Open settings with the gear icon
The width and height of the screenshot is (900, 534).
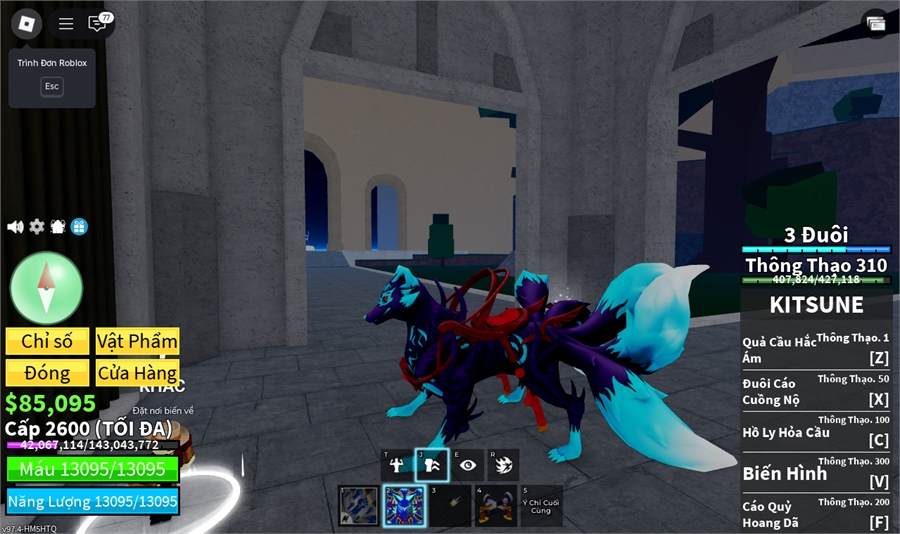tap(37, 227)
